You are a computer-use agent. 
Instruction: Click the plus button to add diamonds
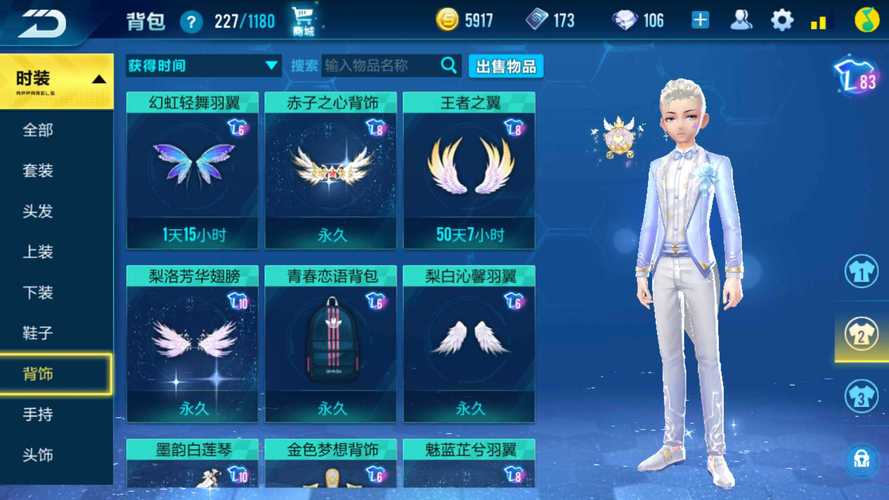click(700, 20)
